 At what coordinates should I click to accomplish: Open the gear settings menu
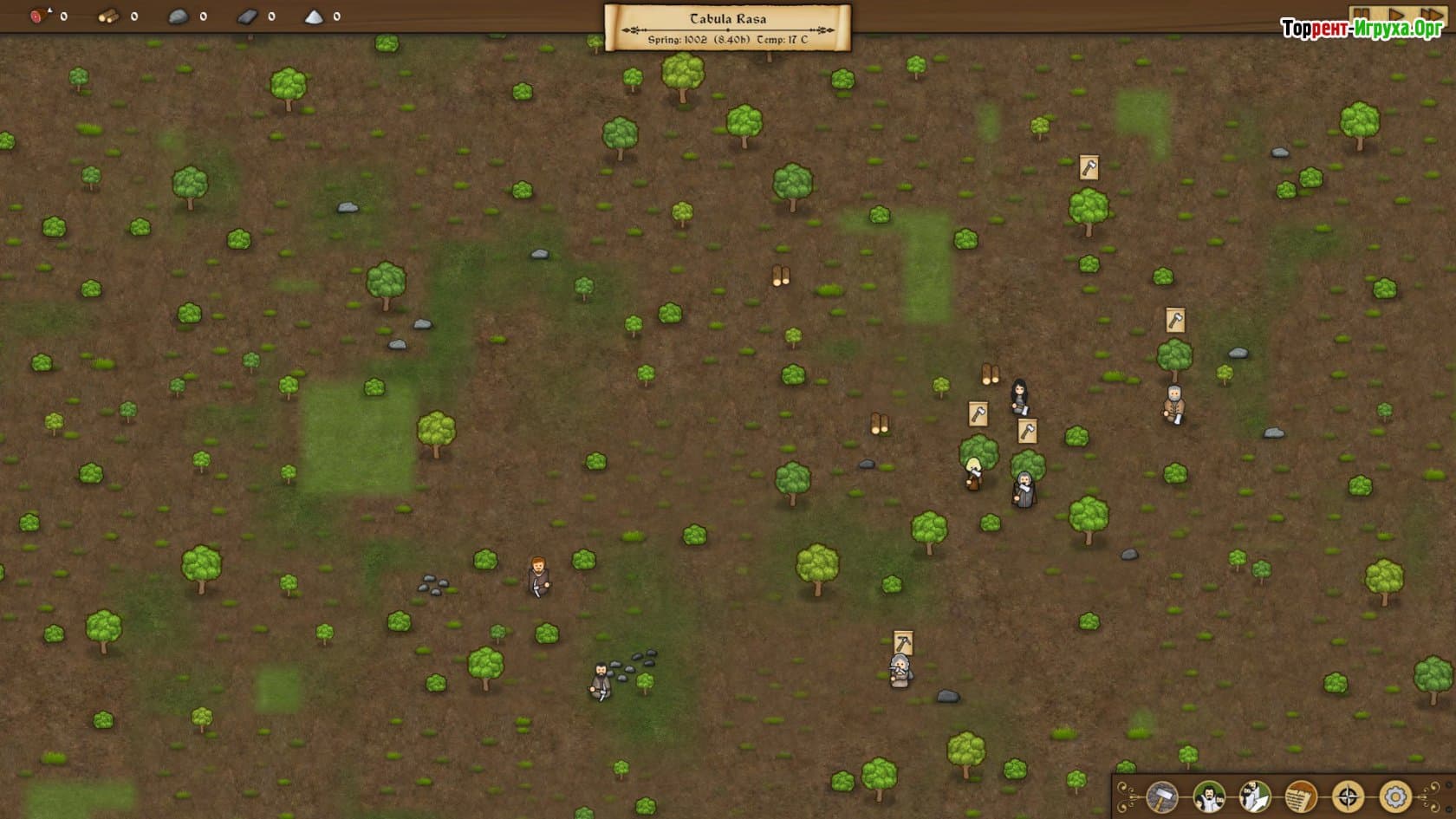pyautogui.click(x=1394, y=796)
